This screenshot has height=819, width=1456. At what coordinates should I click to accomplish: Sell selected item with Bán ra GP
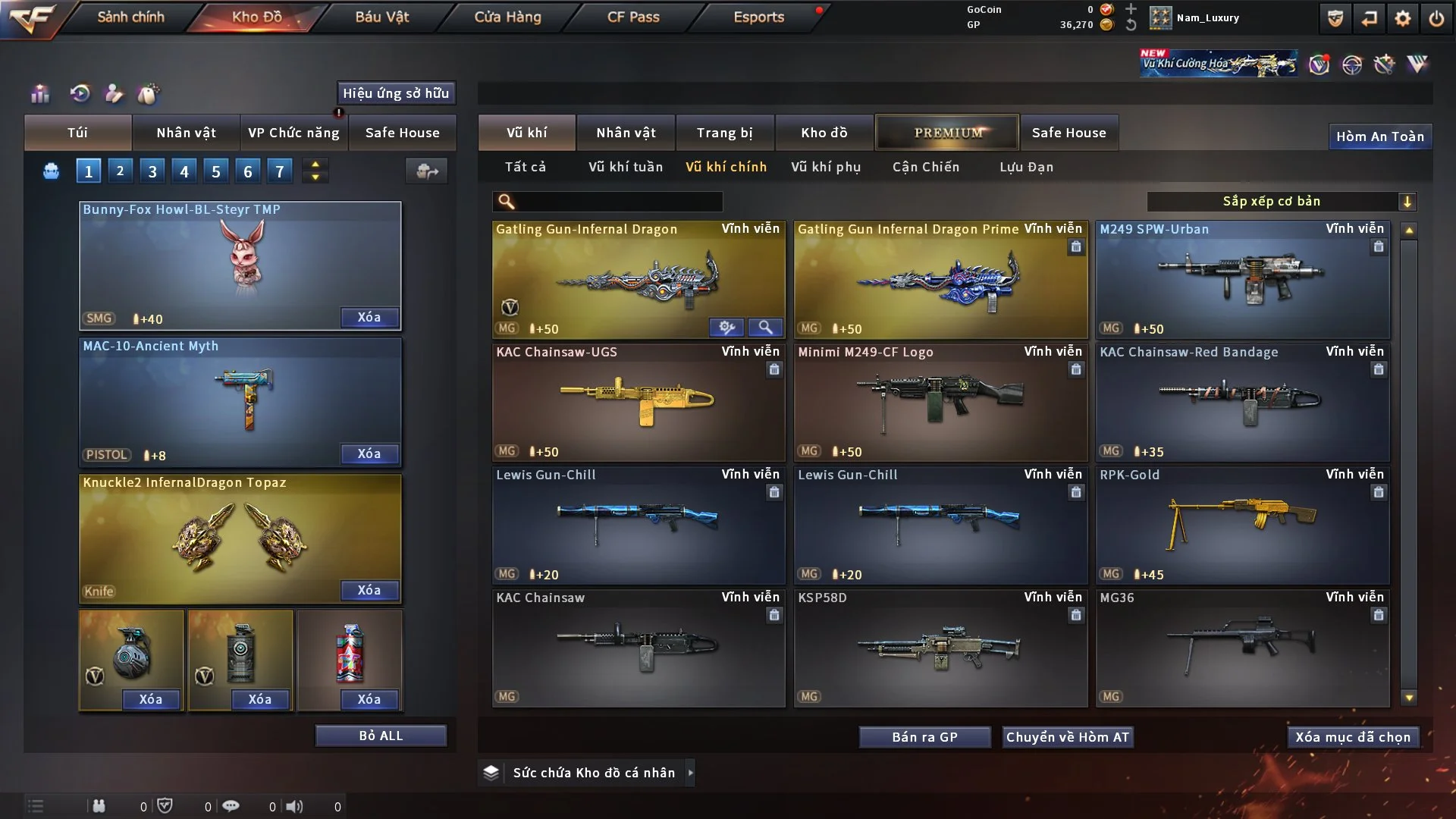pos(924,737)
